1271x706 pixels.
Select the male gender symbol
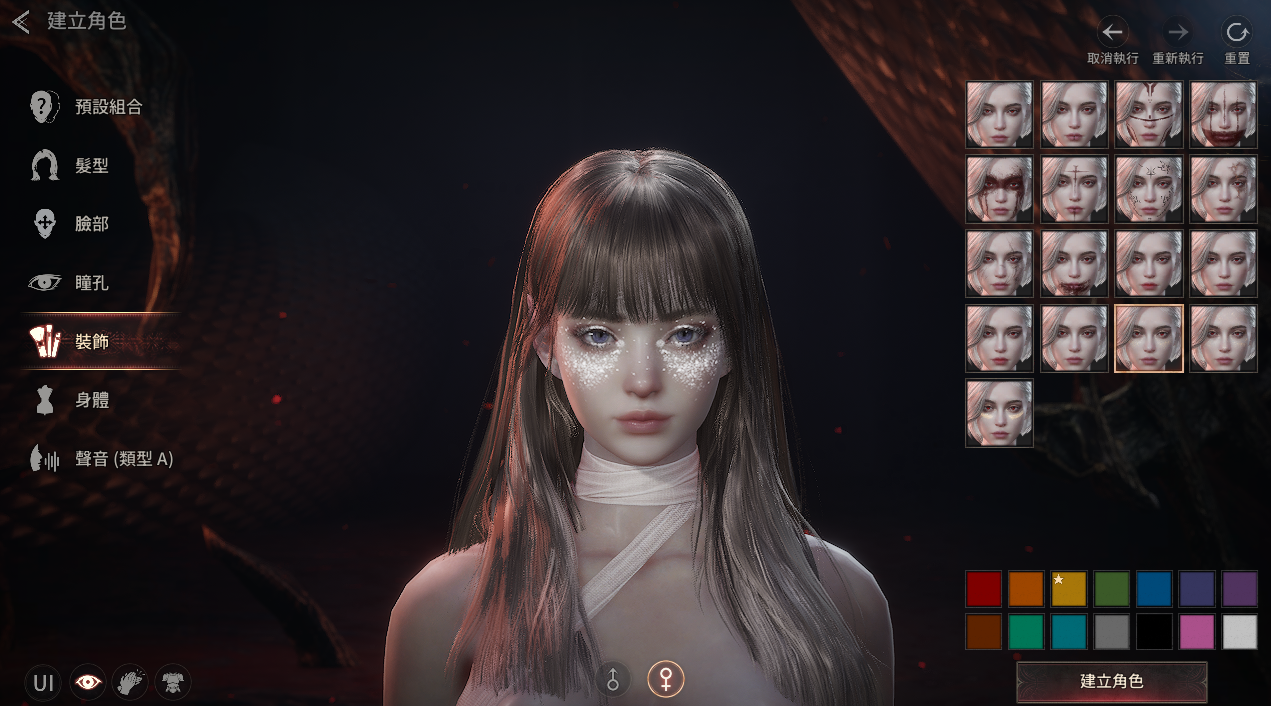[x=614, y=680]
